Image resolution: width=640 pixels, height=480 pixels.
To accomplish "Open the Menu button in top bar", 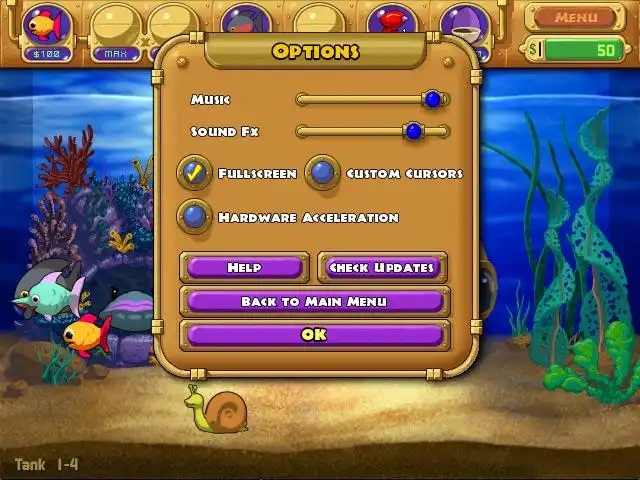I will (575, 17).
